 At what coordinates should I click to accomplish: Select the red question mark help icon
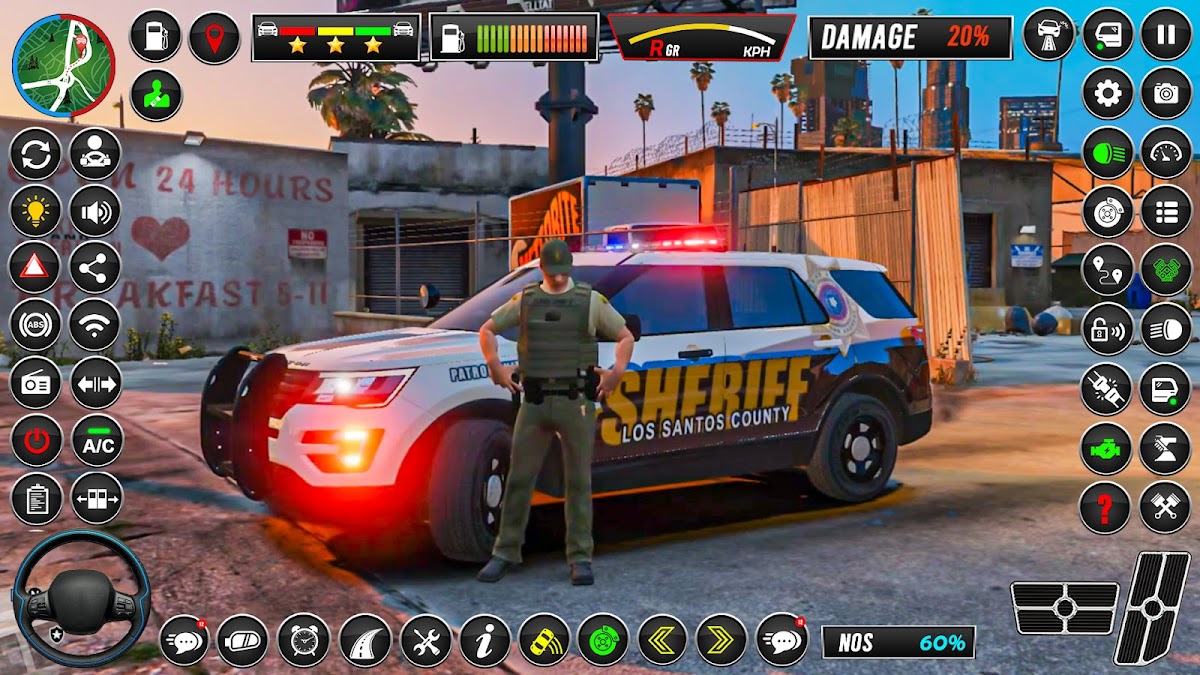[x=1105, y=508]
